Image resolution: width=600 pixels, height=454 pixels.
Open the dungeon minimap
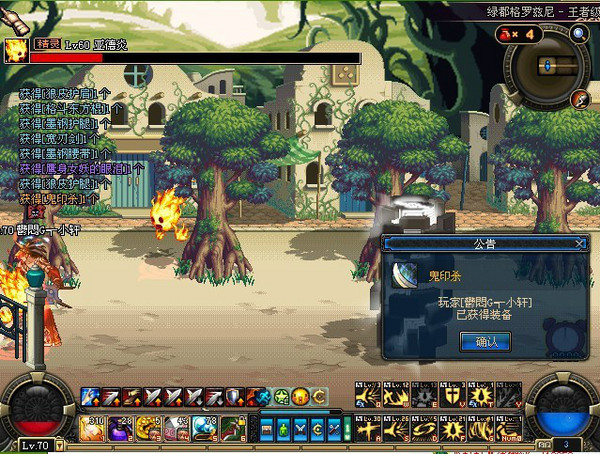[545, 66]
